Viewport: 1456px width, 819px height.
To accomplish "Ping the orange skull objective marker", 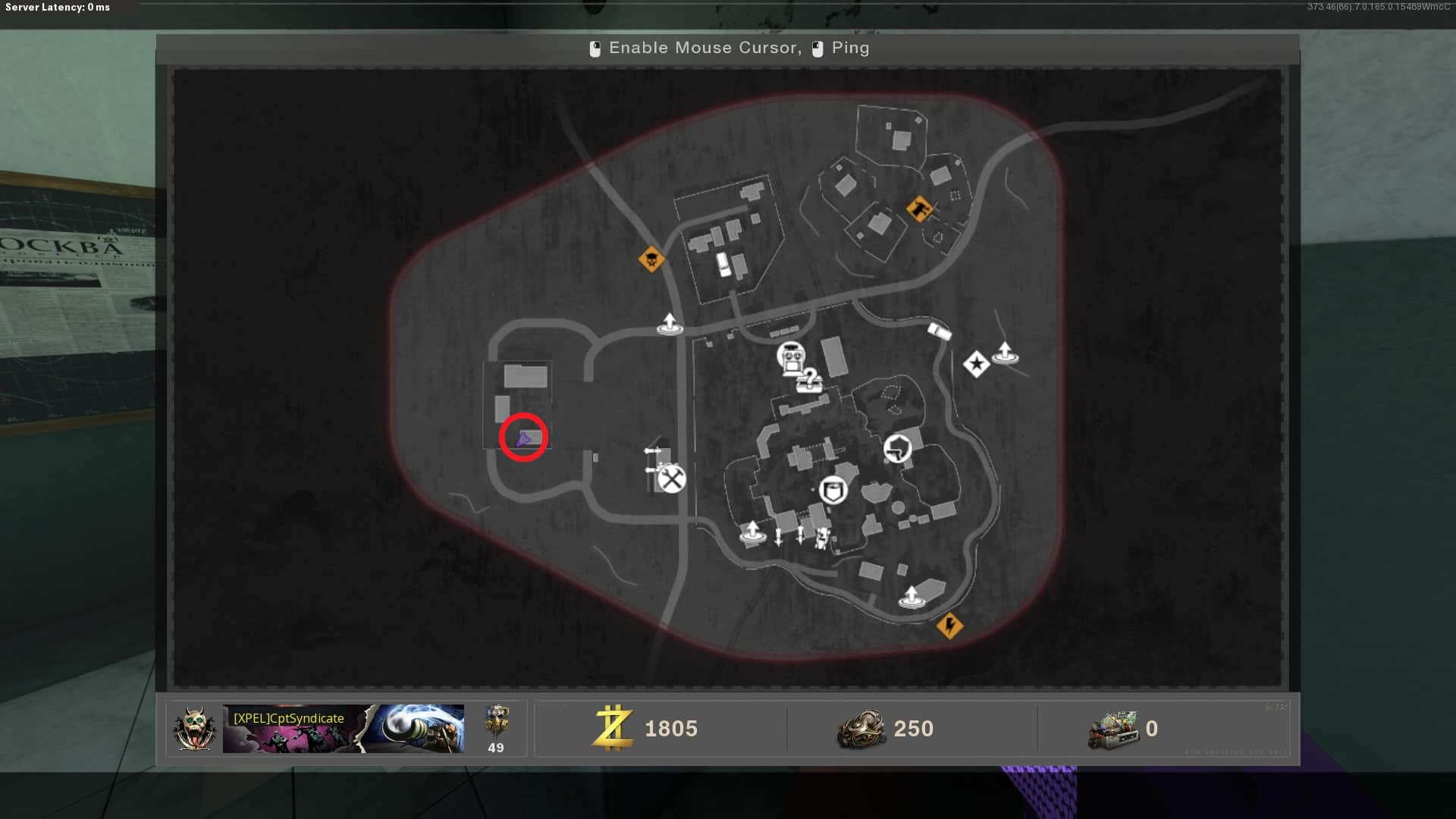I will [x=651, y=260].
